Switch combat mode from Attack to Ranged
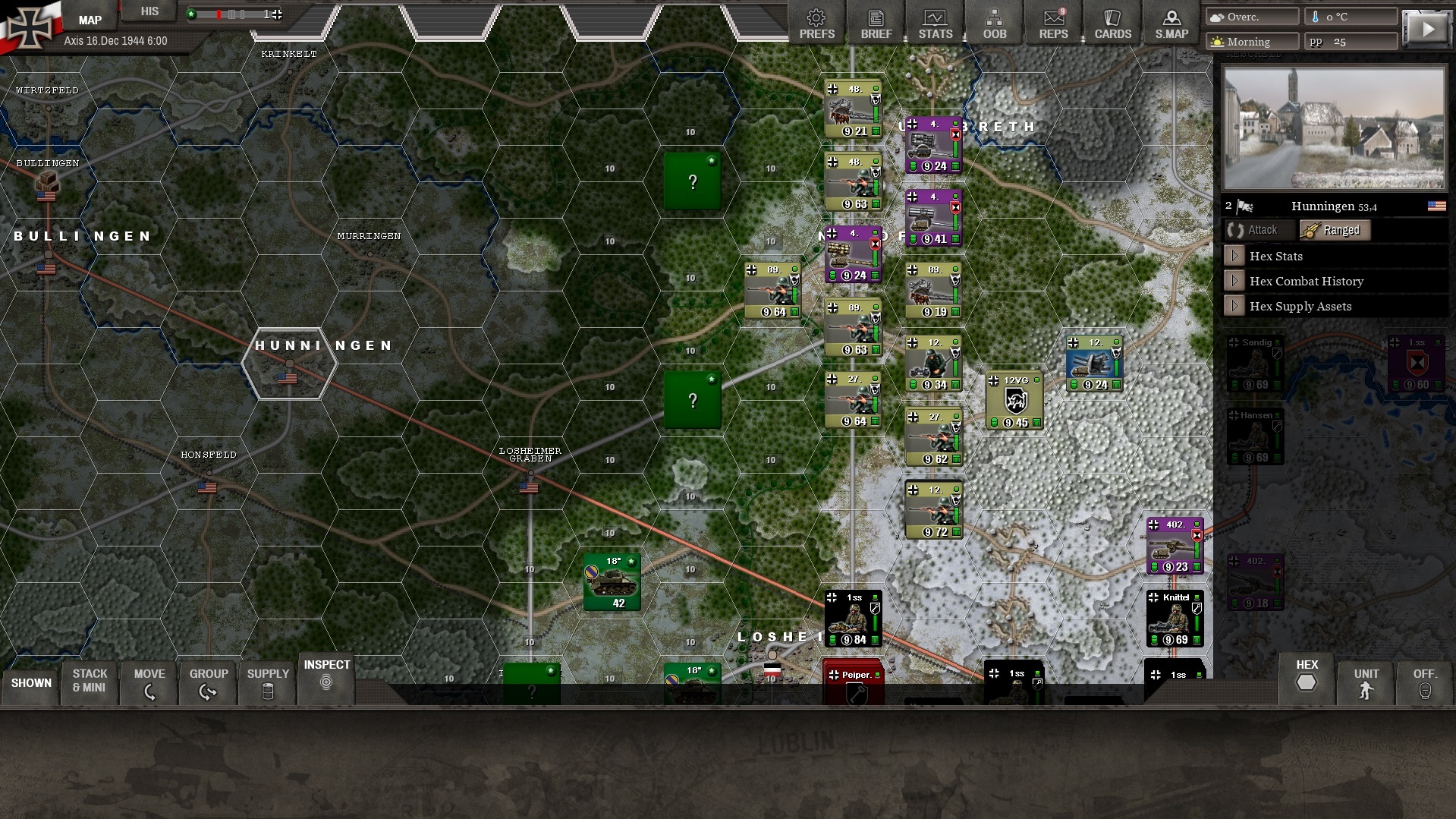 pos(1335,230)
